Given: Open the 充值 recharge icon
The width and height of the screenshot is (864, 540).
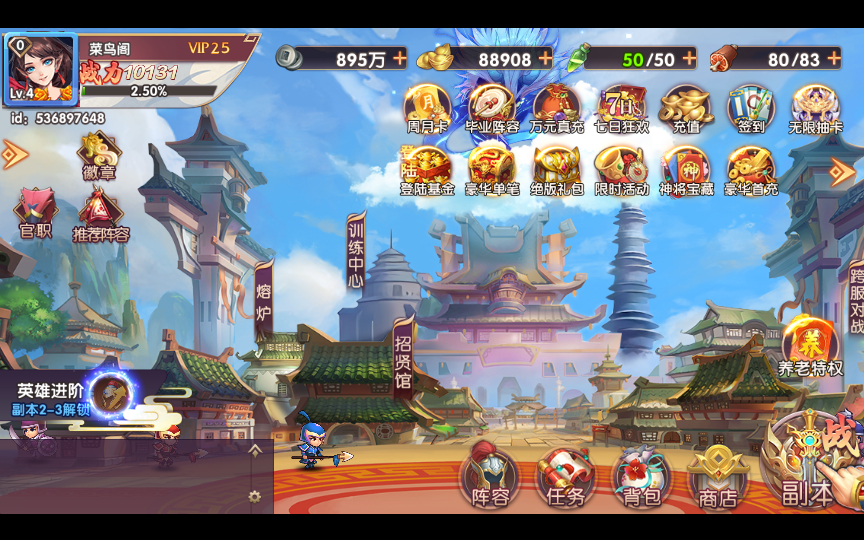Looking at the screenshot, I should coord(686,108).
